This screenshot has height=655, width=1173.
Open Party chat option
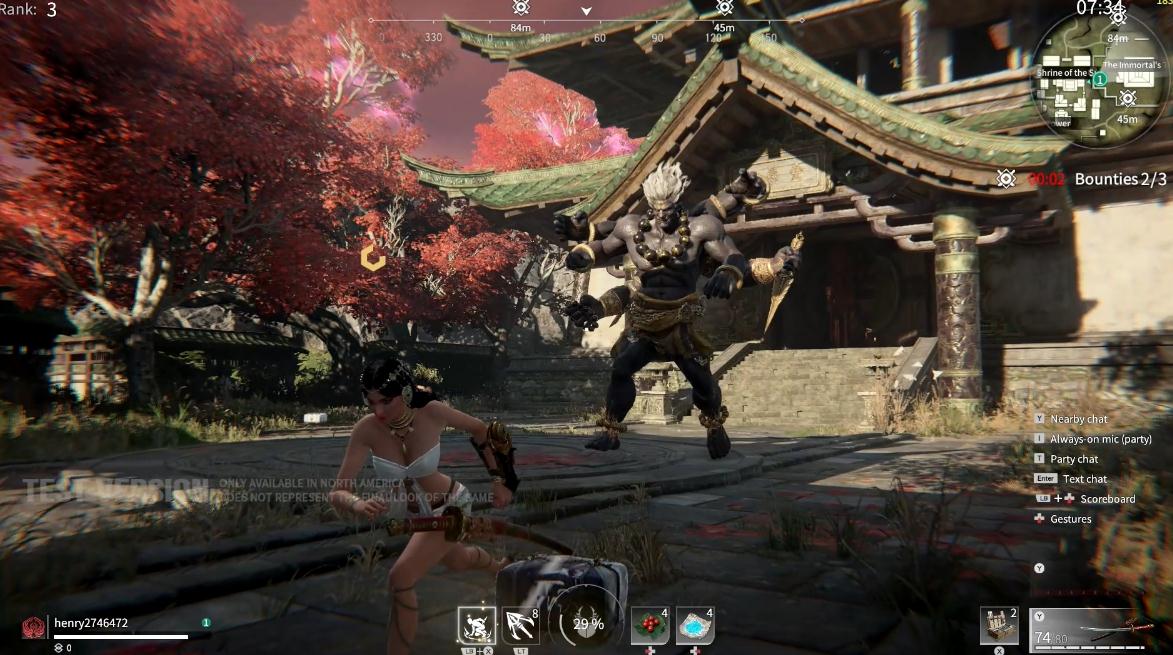(x=1074, y=459)
